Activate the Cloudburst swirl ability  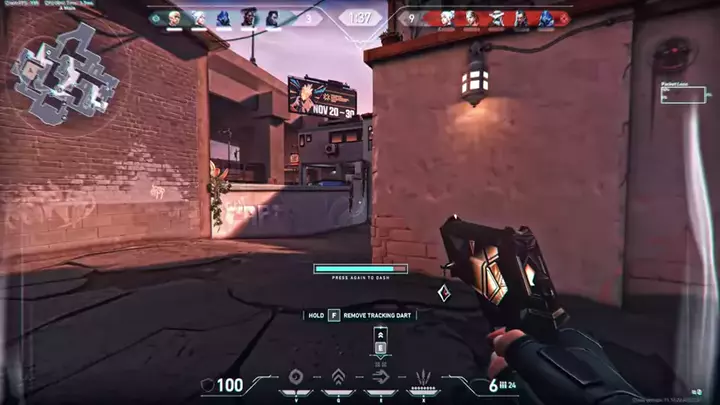[296, 379]
